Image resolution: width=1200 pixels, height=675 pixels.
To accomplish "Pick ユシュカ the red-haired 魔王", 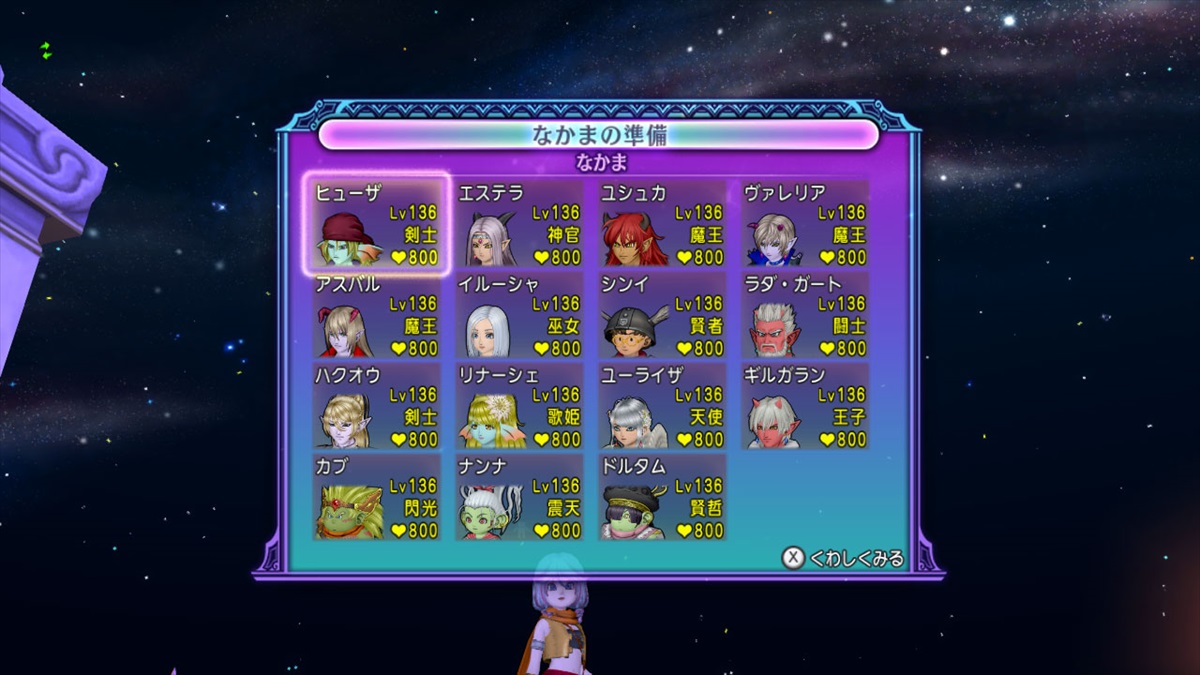I will [662, 224].
